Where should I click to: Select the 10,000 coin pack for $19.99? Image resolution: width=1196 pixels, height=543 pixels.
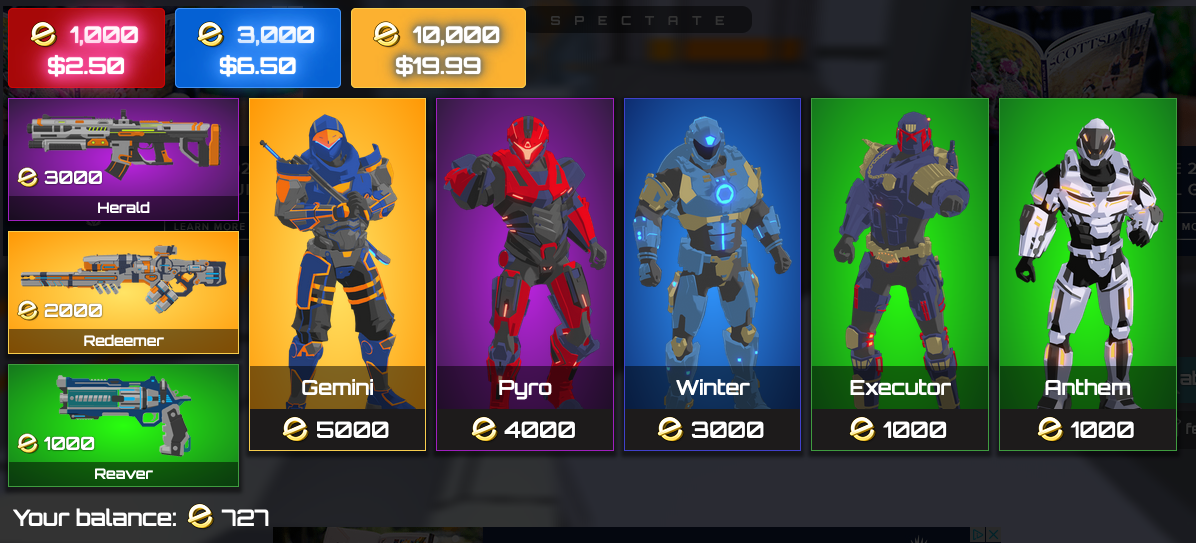tap(438, 49)
